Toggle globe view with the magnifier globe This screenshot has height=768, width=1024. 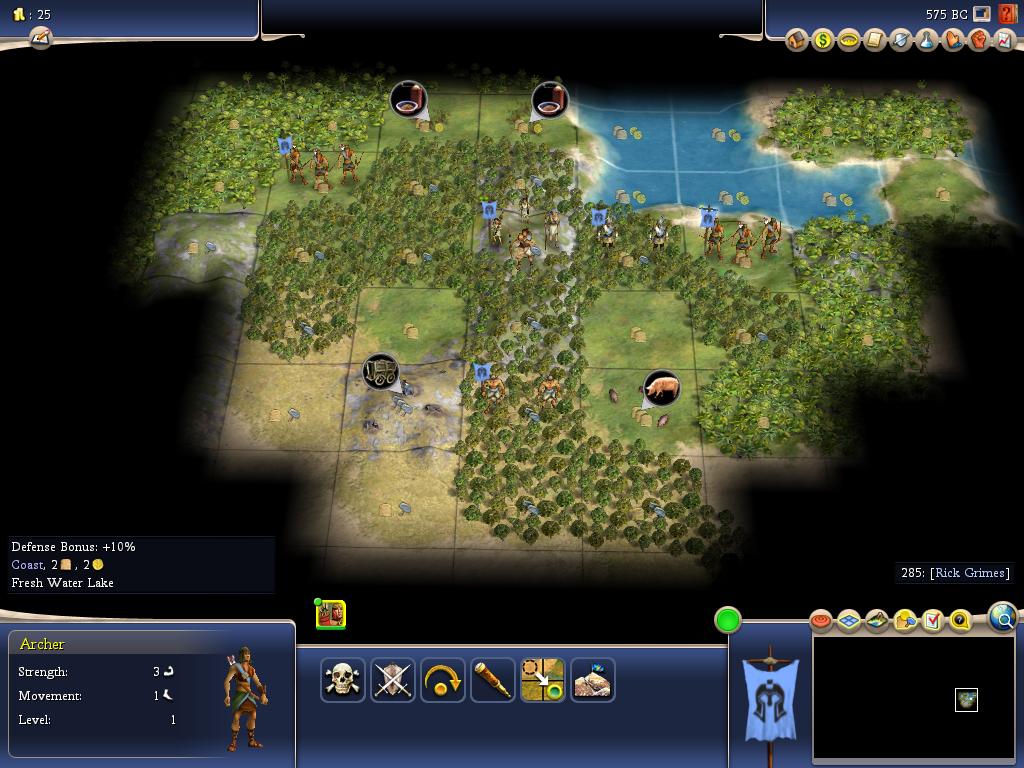point(1002,618)
